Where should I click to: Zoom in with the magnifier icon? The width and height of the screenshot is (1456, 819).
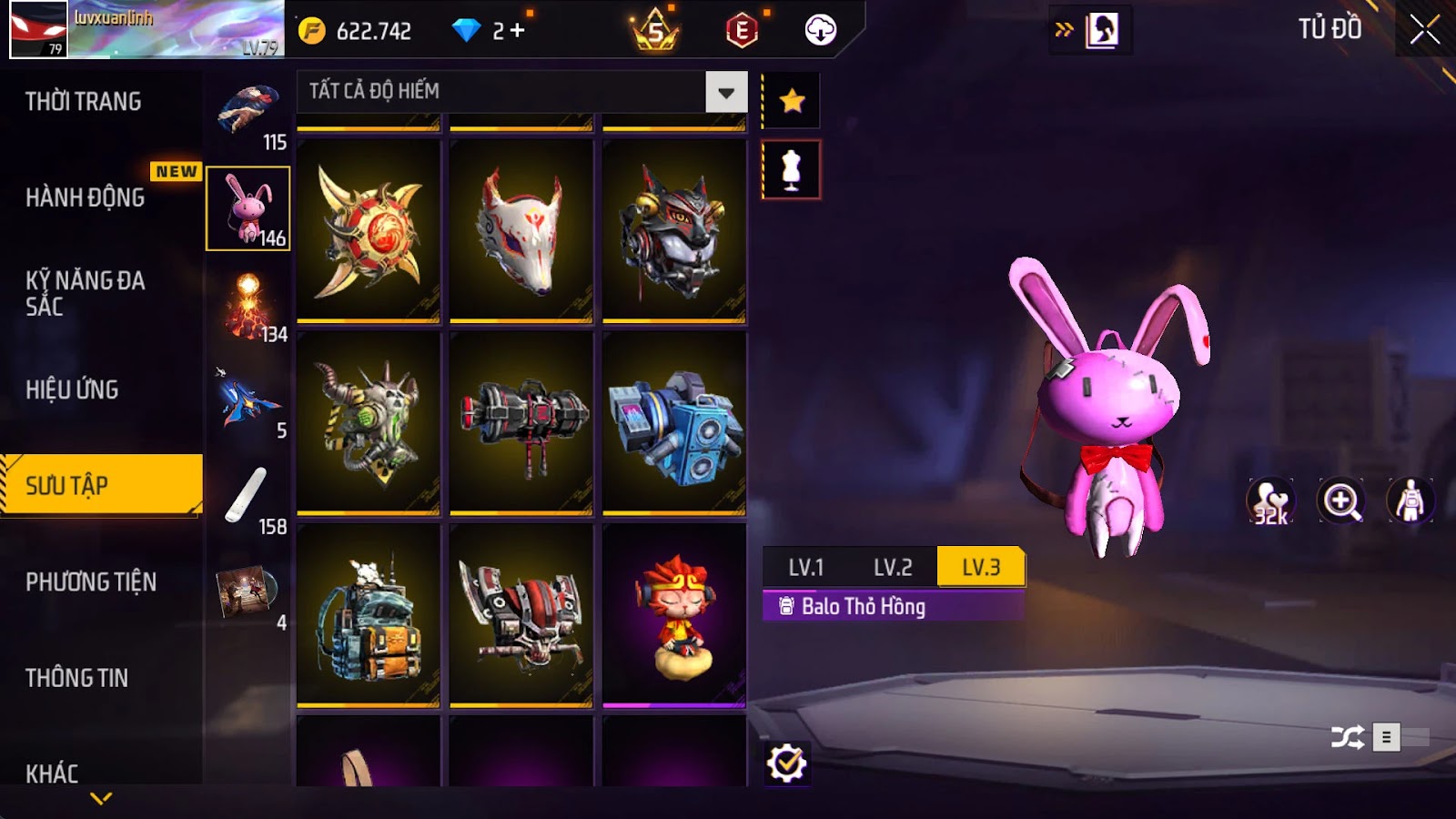[x=1341, y=500]
